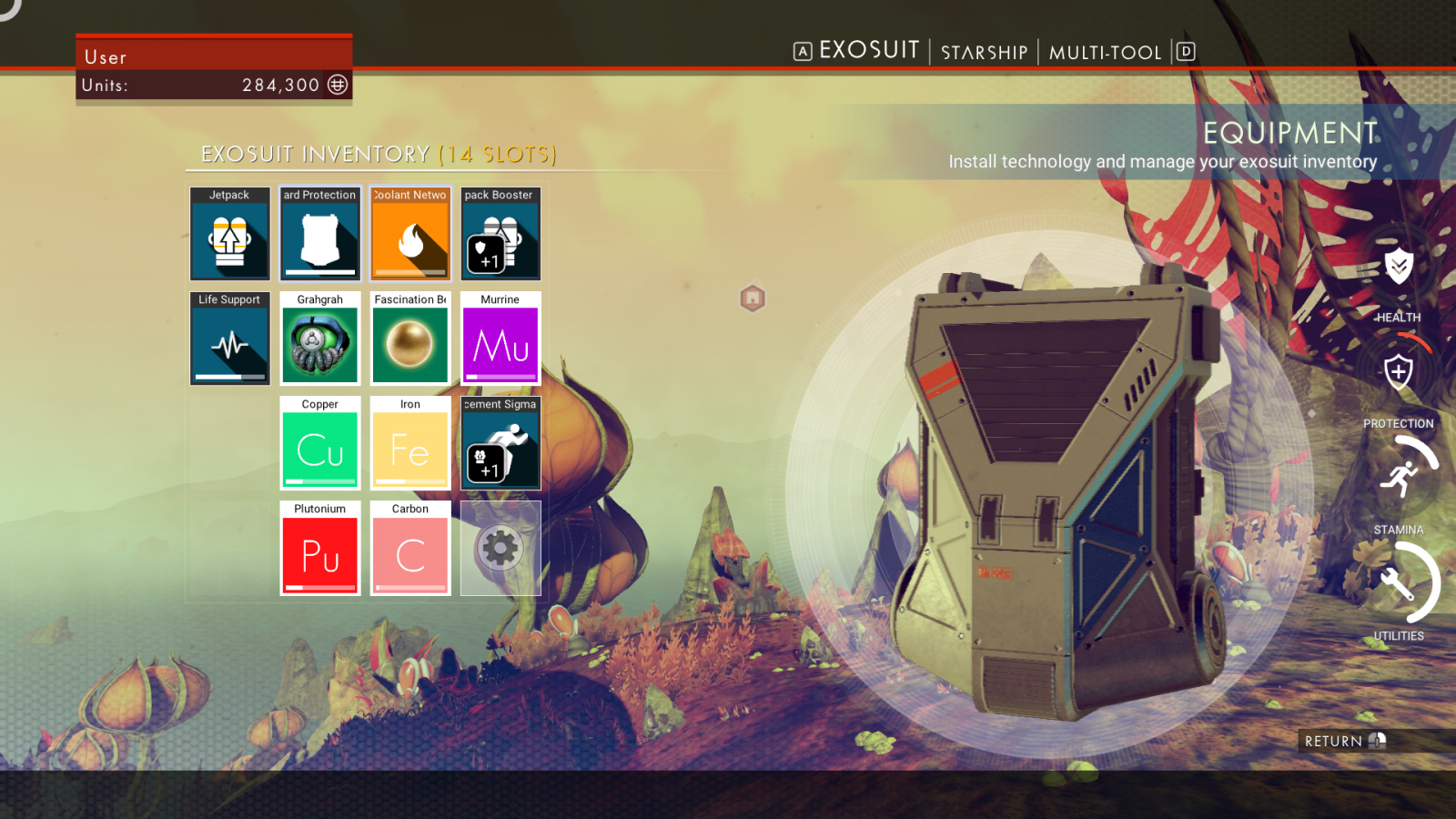Image resolution: width=1456 pixels, height=819 pixels.
Task: Select the EXOSUIT menu item
Action: coord(868,51)
